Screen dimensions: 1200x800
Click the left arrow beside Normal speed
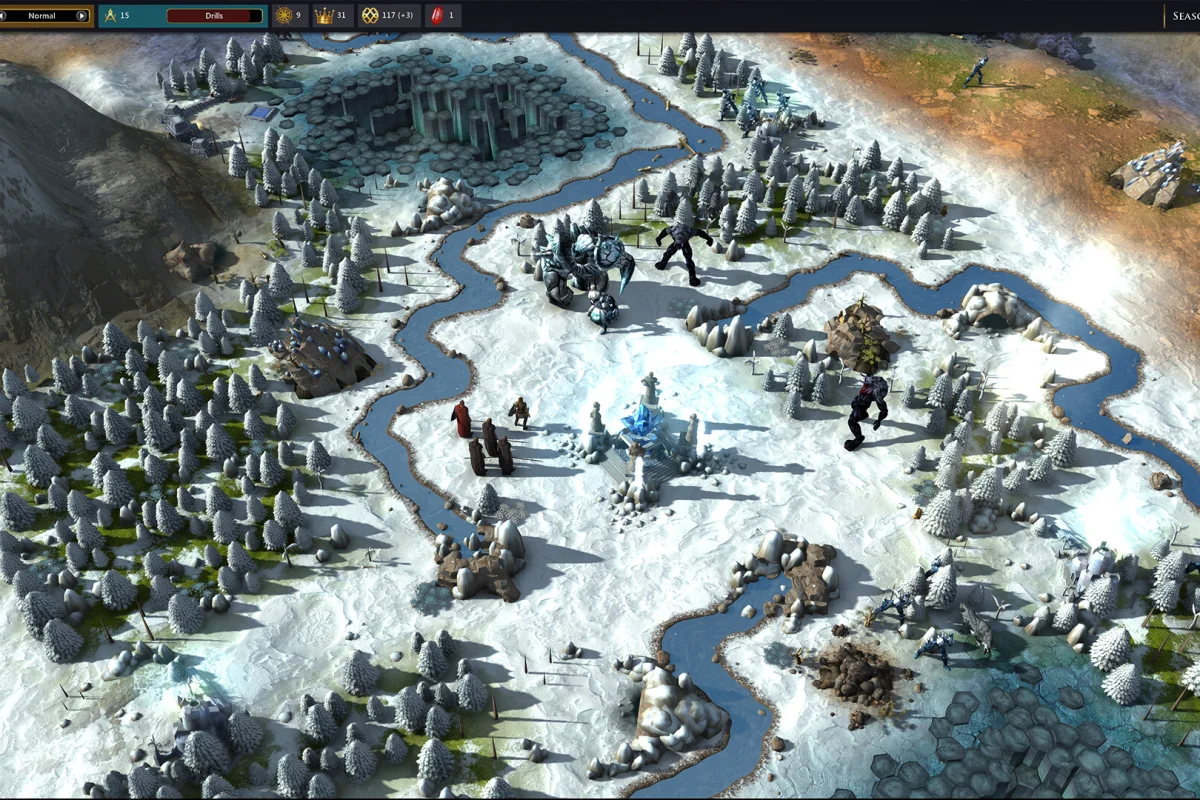tap(3, 16)
